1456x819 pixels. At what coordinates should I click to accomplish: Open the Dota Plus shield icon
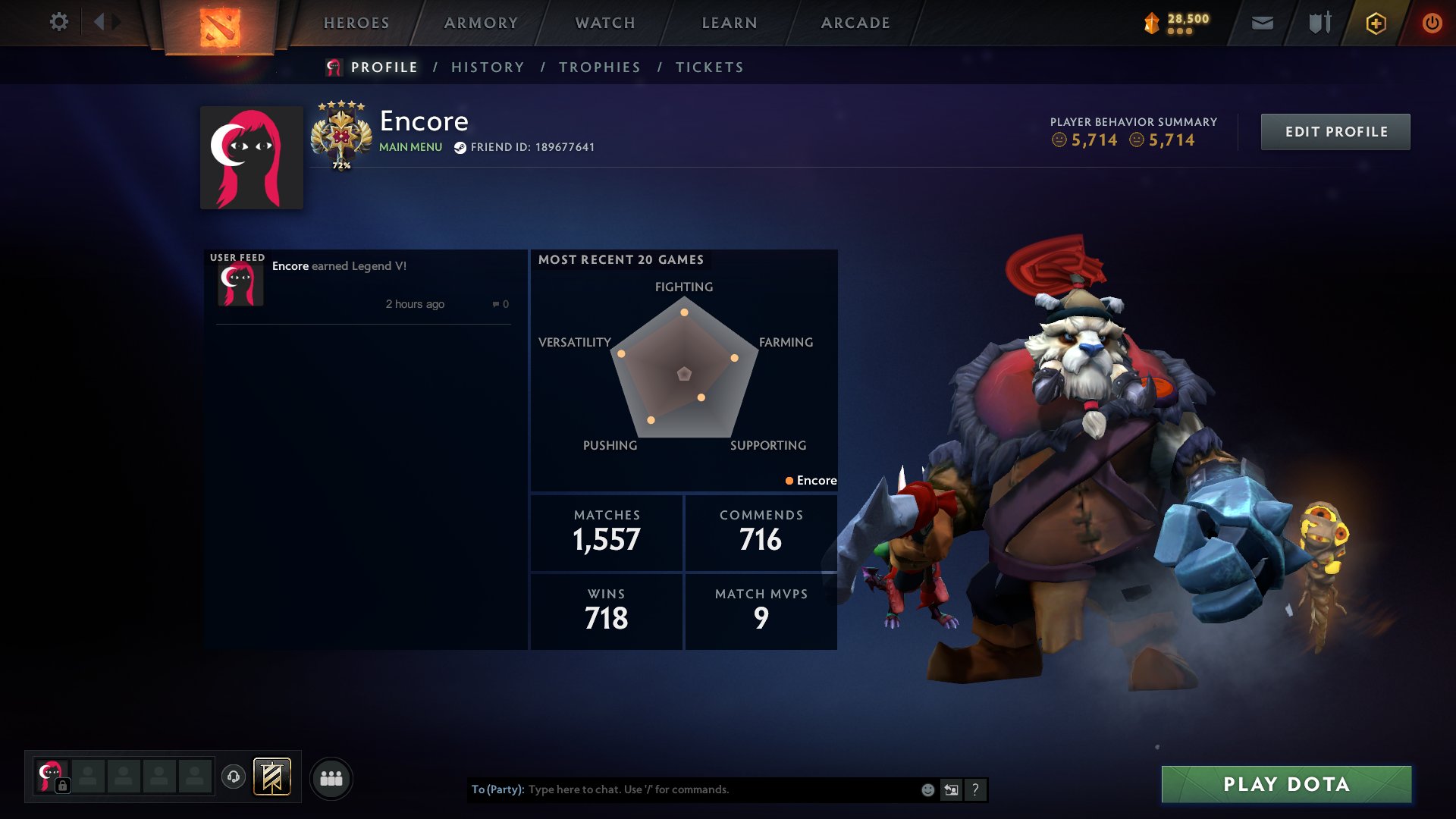1376,24
